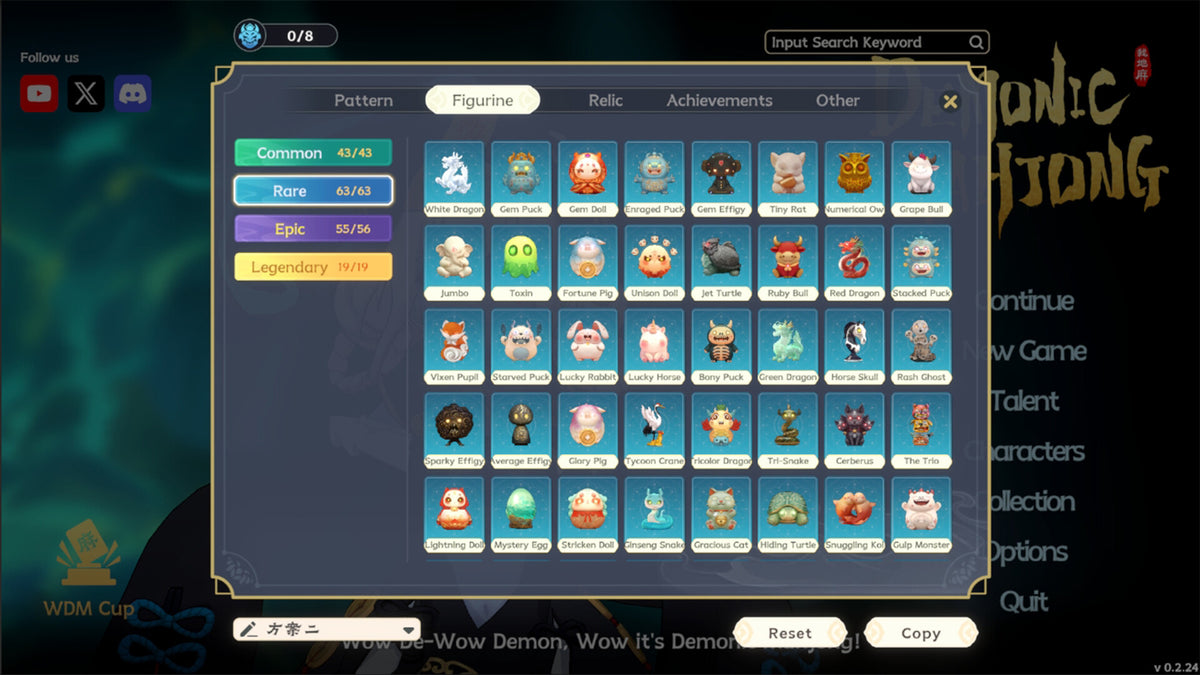The image size is (1200, 675).
Task: Select the Other tab
Action: click(837, 100)
